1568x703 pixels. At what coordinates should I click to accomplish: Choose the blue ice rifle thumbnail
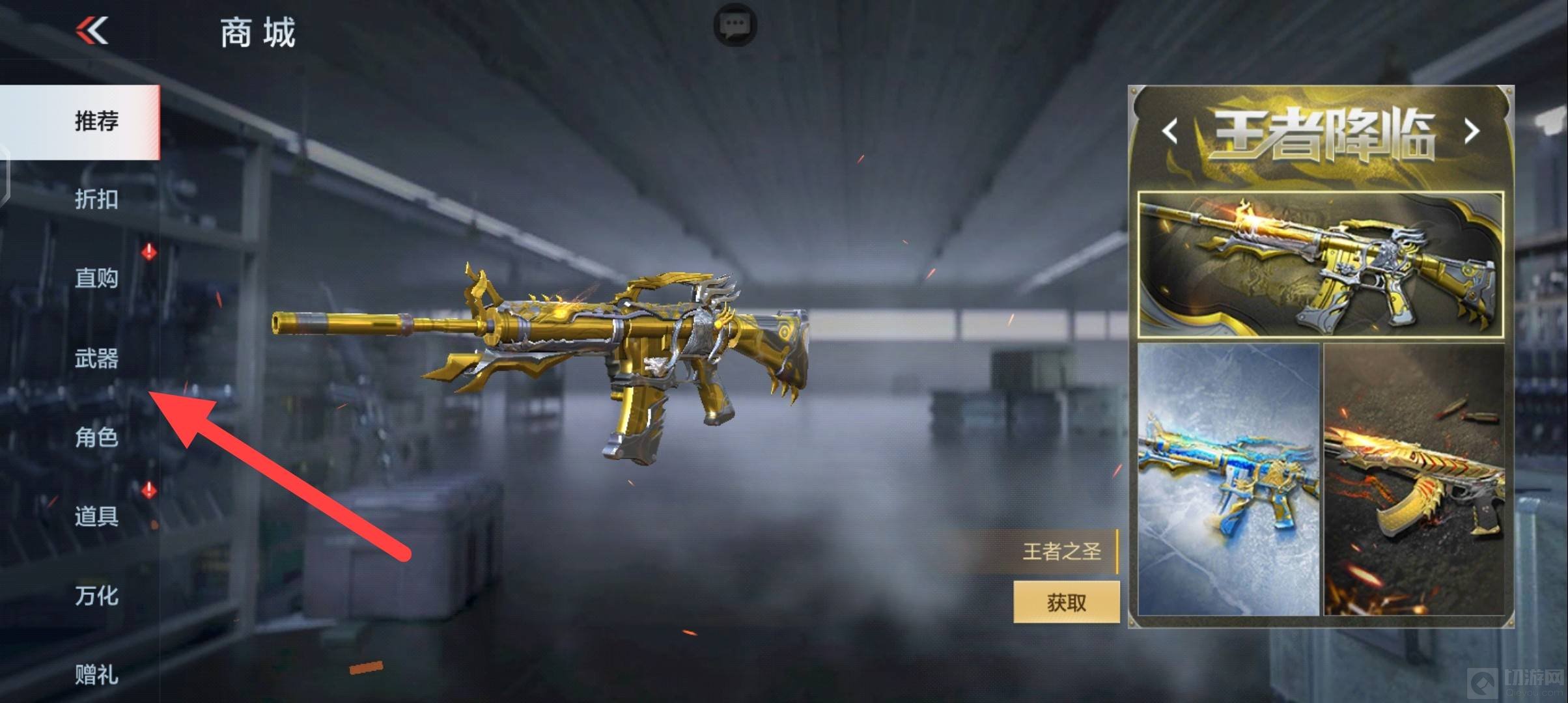pyautogui.click(x=1229, y=480)
